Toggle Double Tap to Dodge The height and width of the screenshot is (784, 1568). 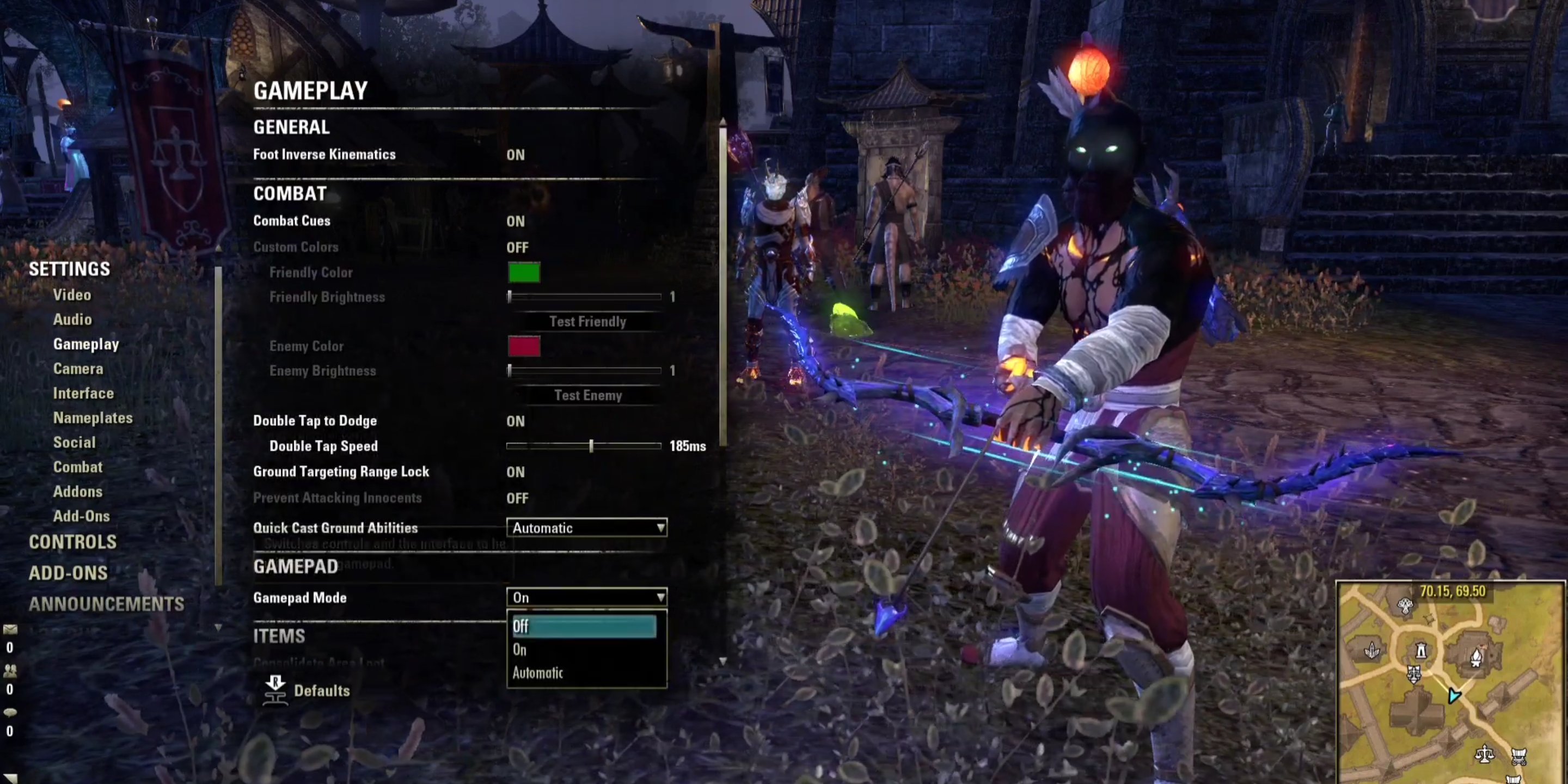click(515, 421)
